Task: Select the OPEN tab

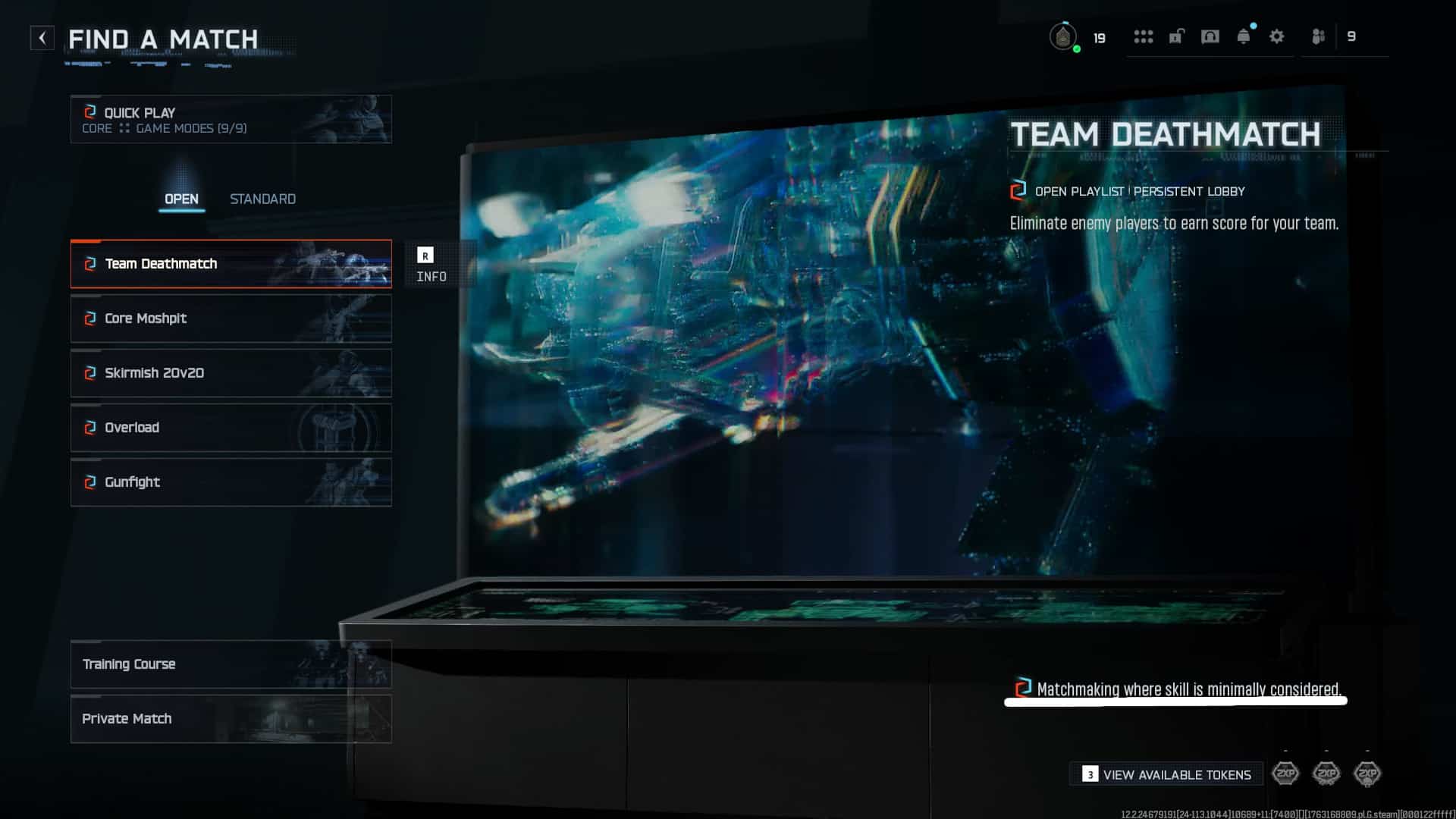Action: (x=182, y=199)
